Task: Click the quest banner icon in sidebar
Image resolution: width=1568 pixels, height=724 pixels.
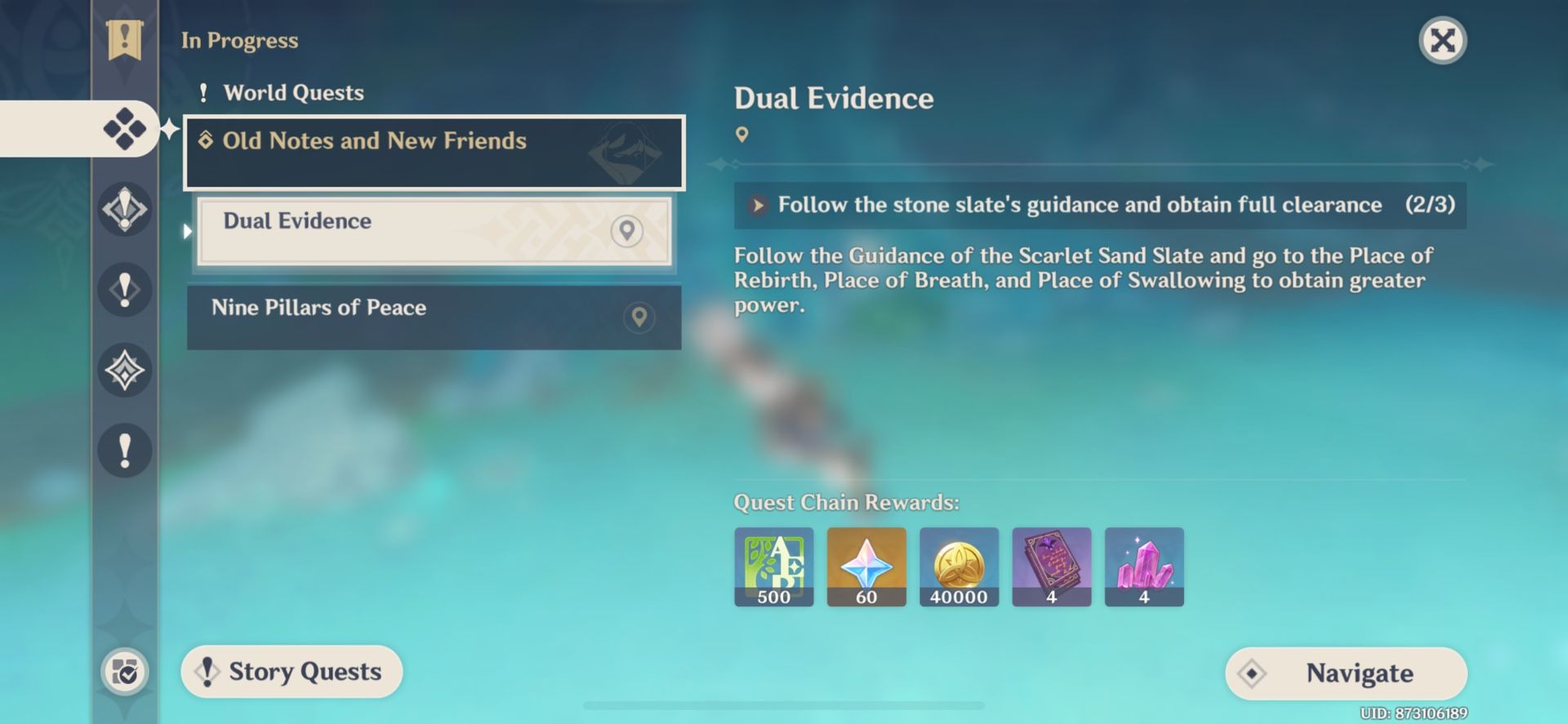Action: pos(124,38)
